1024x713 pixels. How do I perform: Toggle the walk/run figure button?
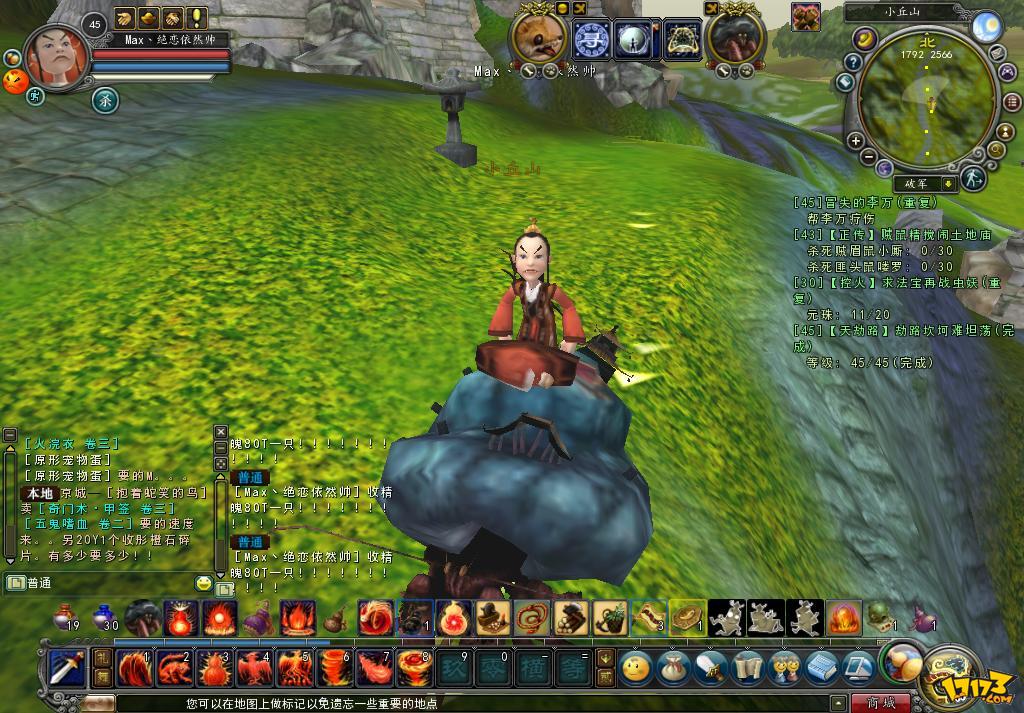[975, 178]
